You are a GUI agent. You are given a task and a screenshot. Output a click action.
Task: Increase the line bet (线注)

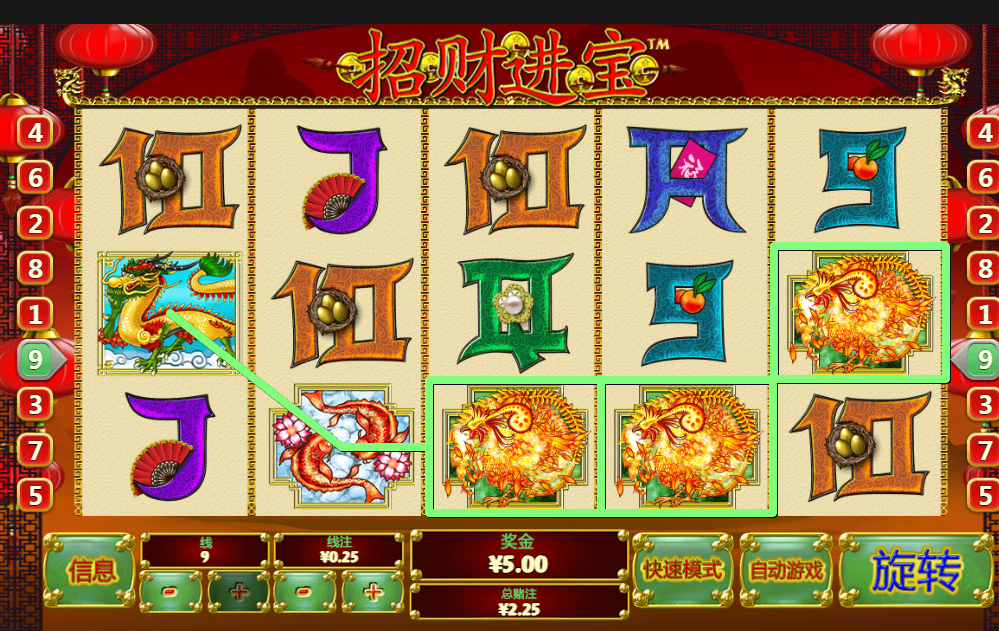coord(373,592)
